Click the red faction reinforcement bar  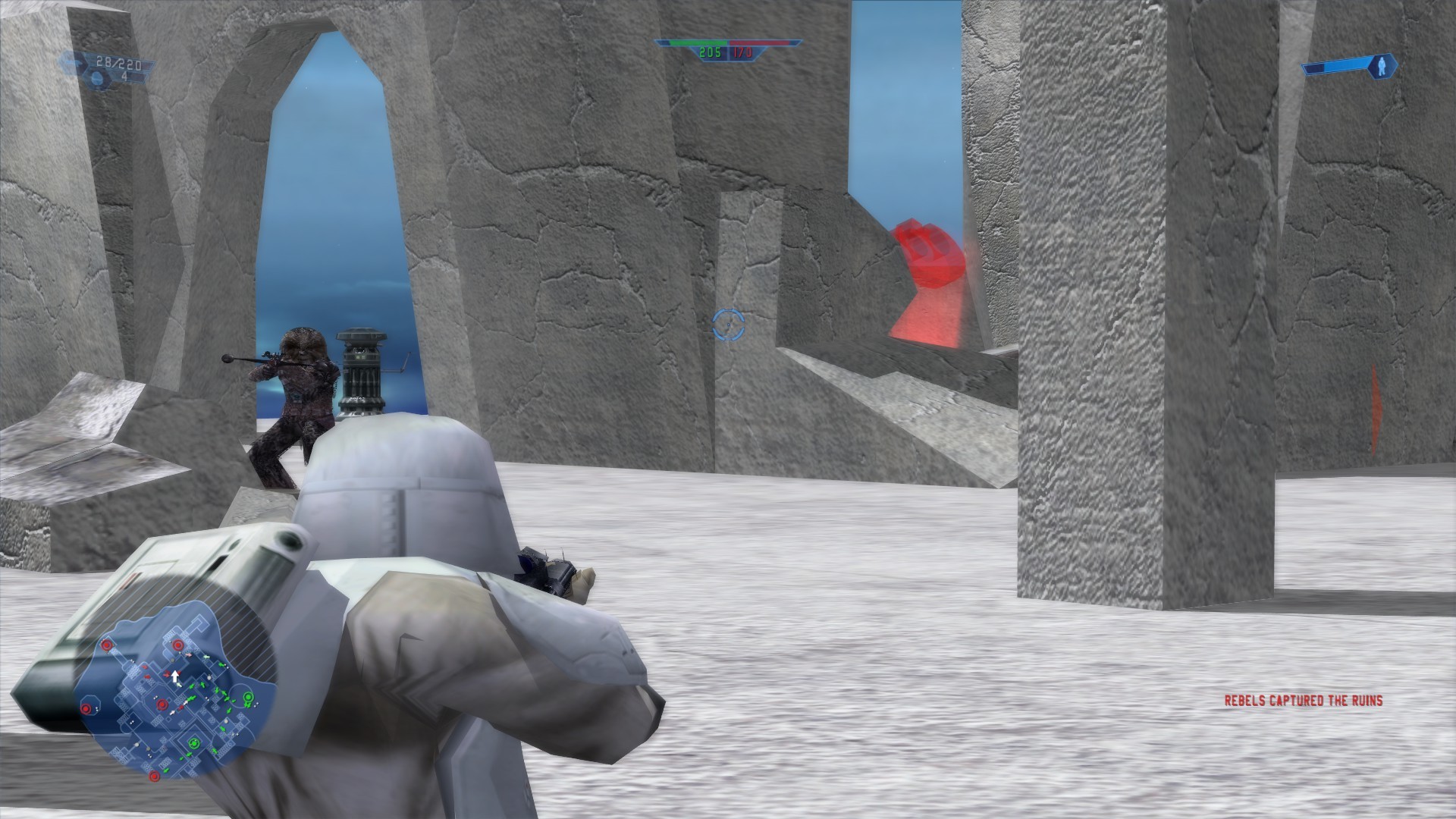click(x=758, y=43)
